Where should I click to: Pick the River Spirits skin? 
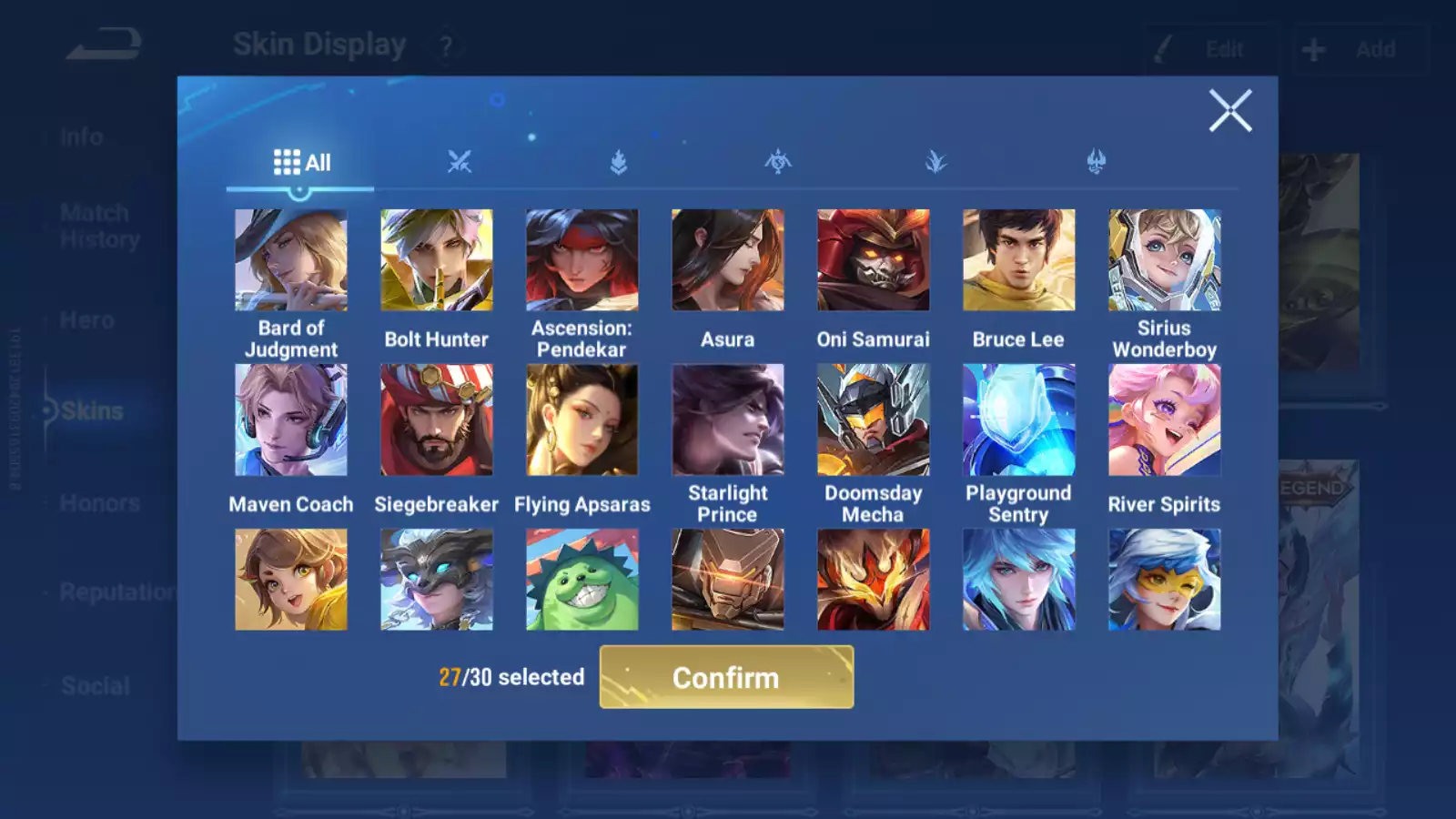click(1165, 420)
